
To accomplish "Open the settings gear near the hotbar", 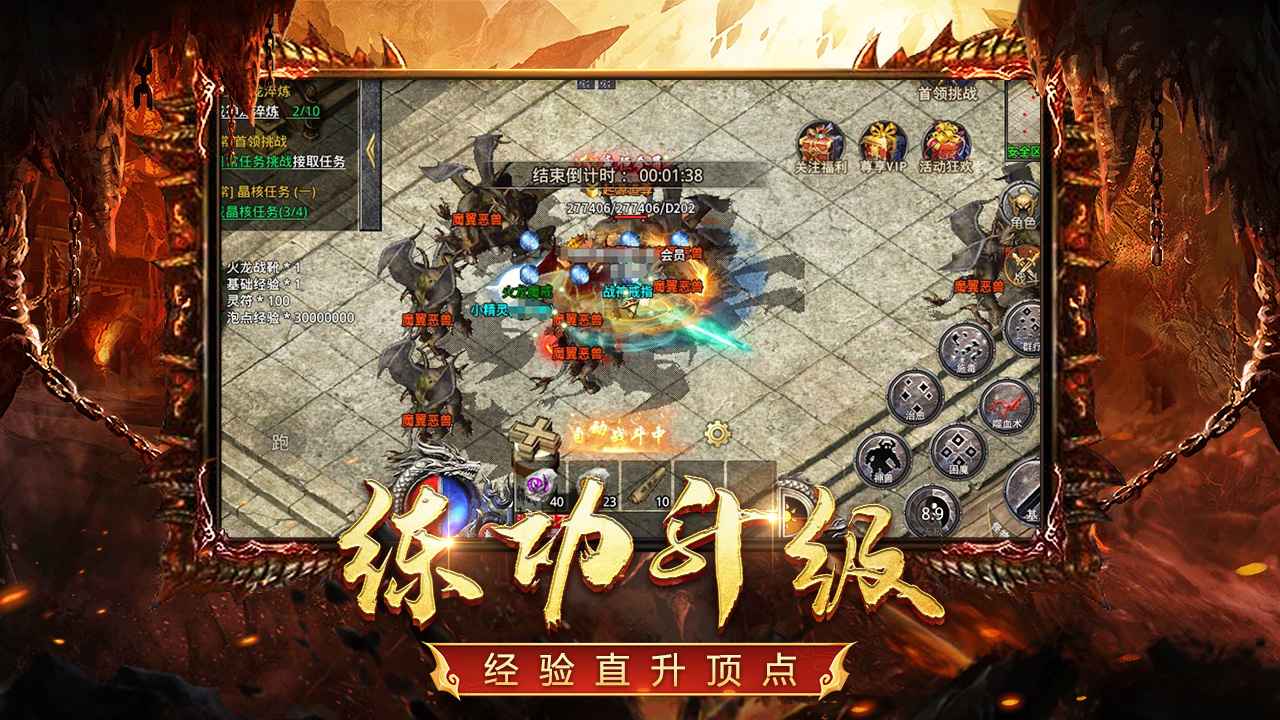I will (718, 433).
